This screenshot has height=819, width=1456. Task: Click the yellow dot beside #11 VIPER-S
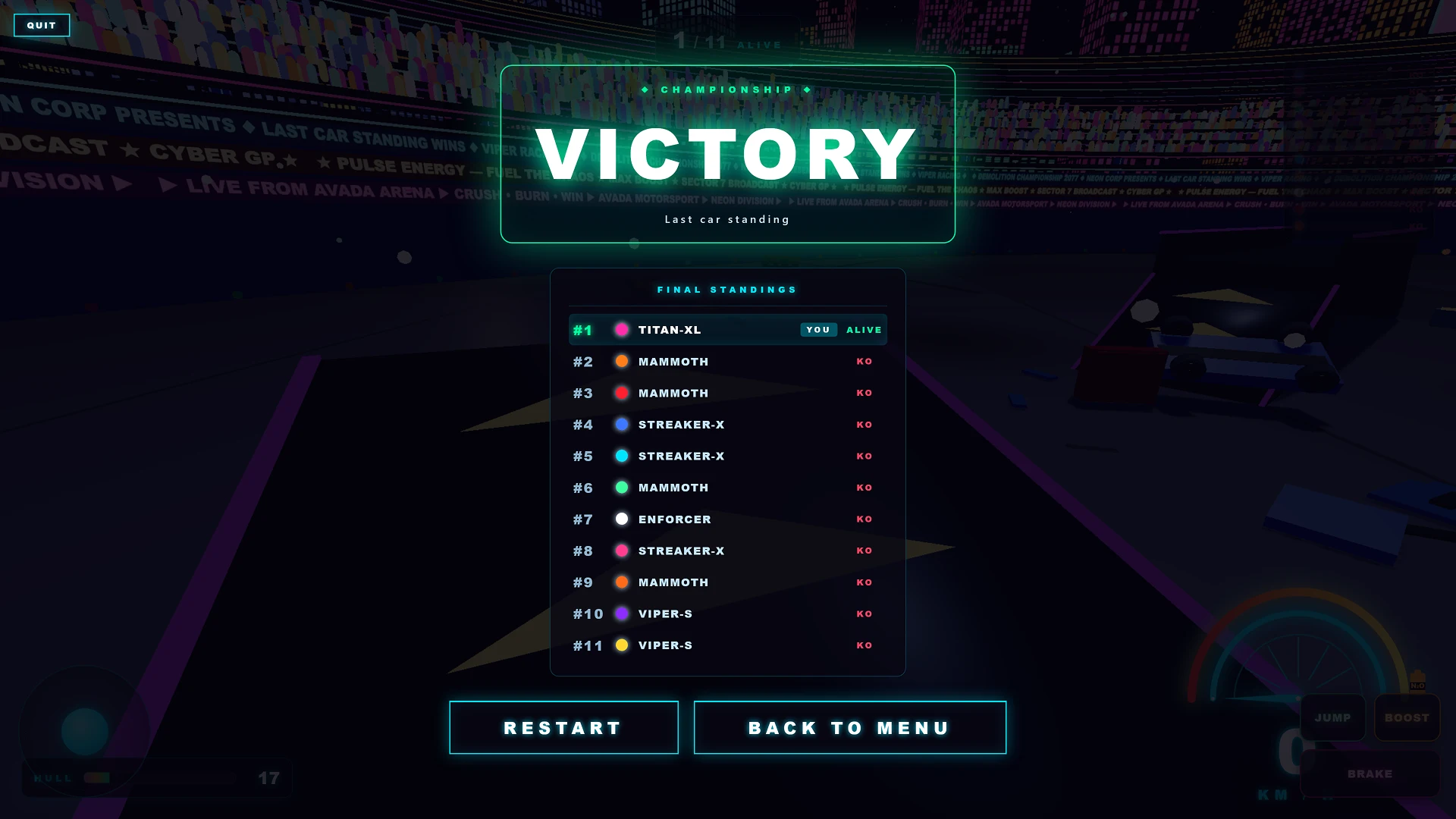point(621,645)
